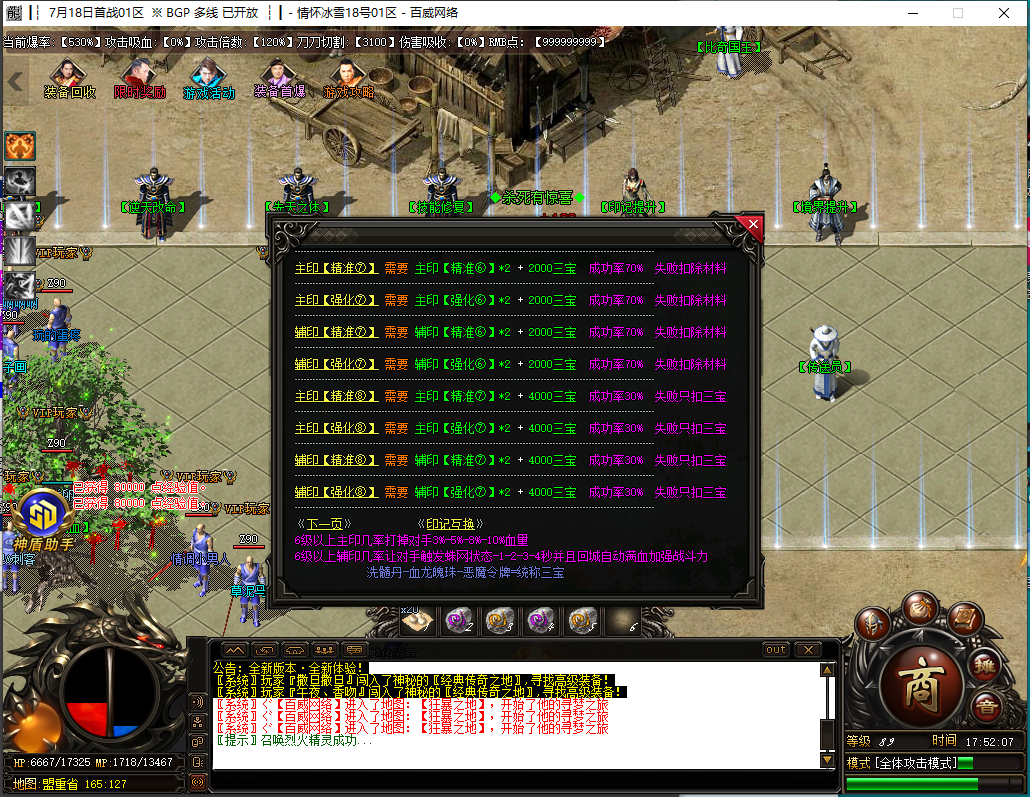Maximize the game window
The width and height of the screenshot is (1030, 797).
coord(957,13)
